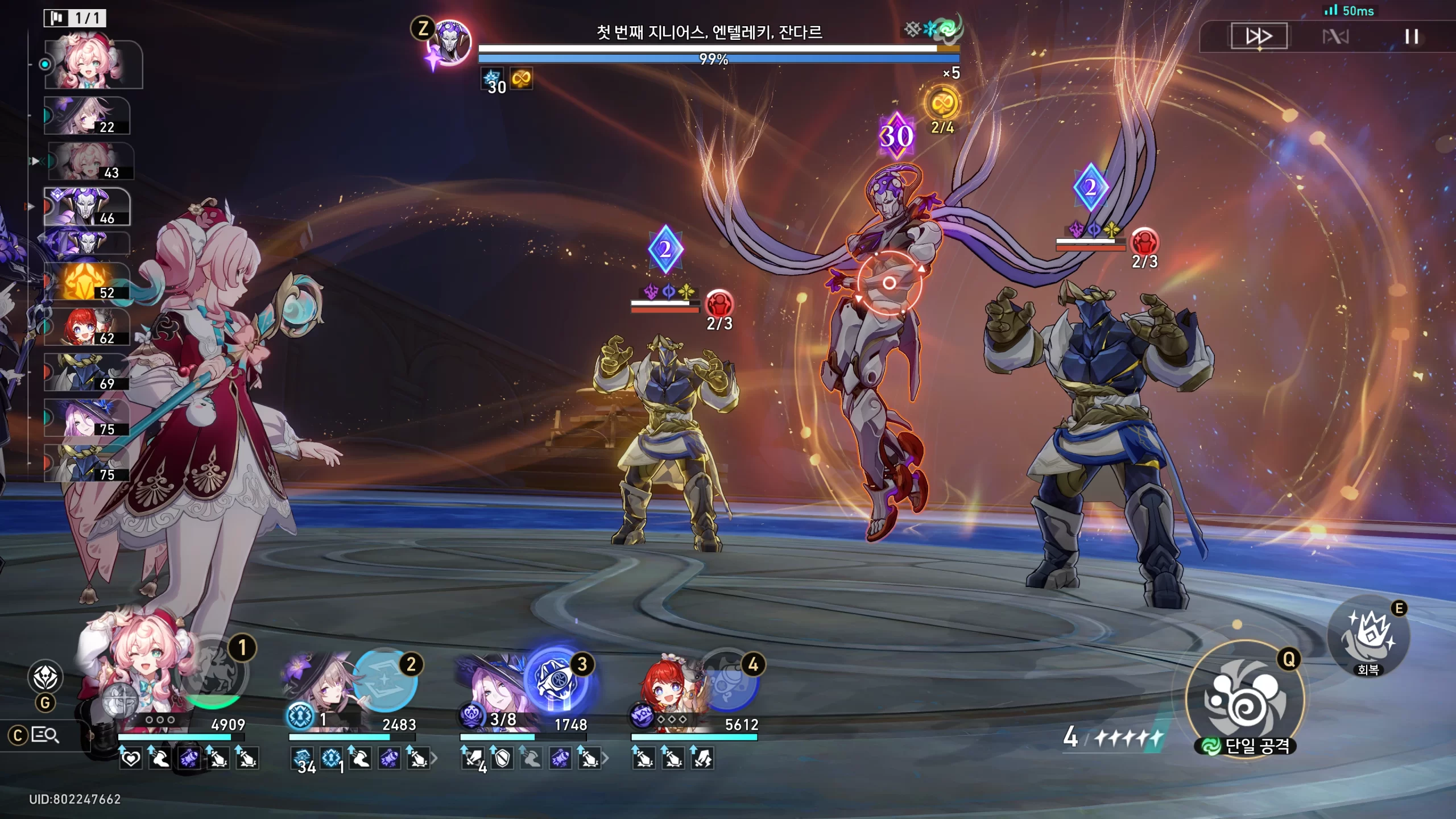Open the battle details magnifier list
Viewport: 1456px width, 819px height.
tap(44, 735)
